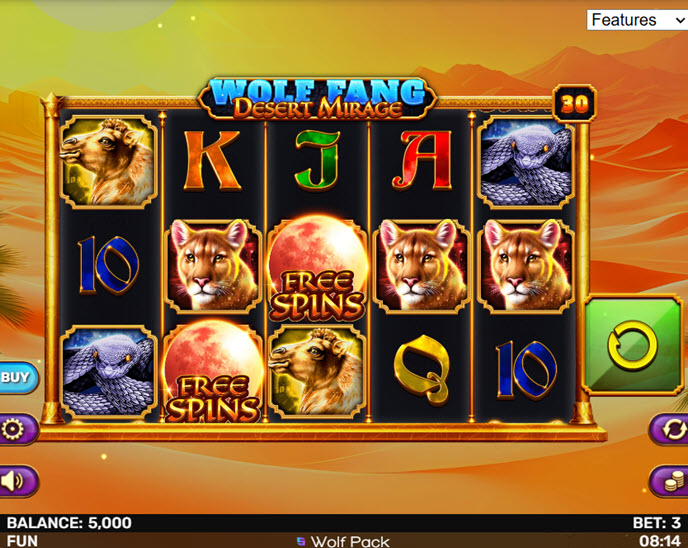
Task: Click the 30 paylines badge
Action: pos(574,103)
